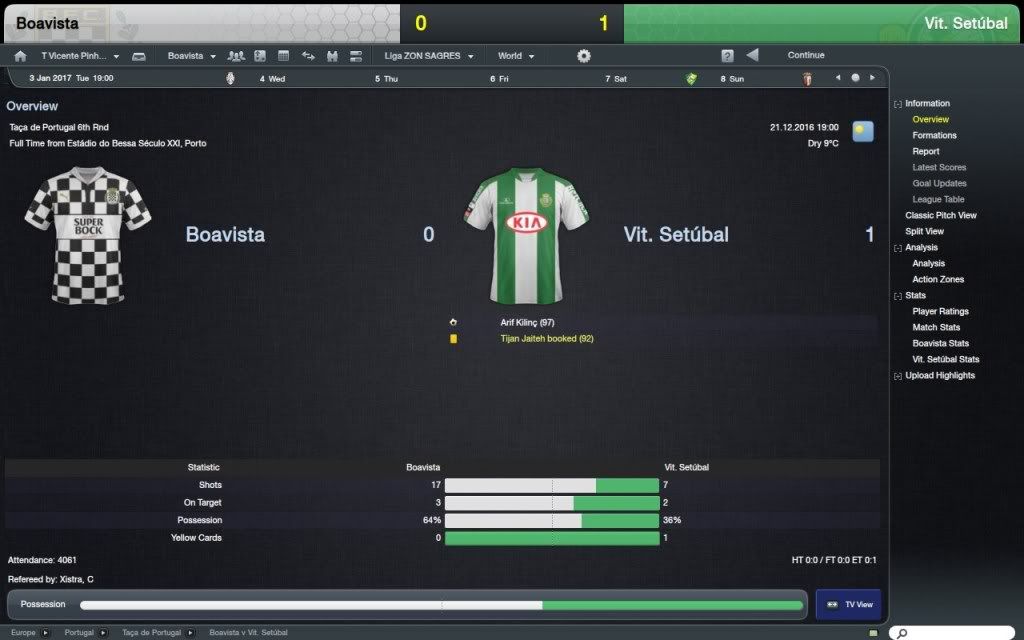Open the Boavista club menu
This screenshot has width=1024, height=640.
(x=191, y=56)
